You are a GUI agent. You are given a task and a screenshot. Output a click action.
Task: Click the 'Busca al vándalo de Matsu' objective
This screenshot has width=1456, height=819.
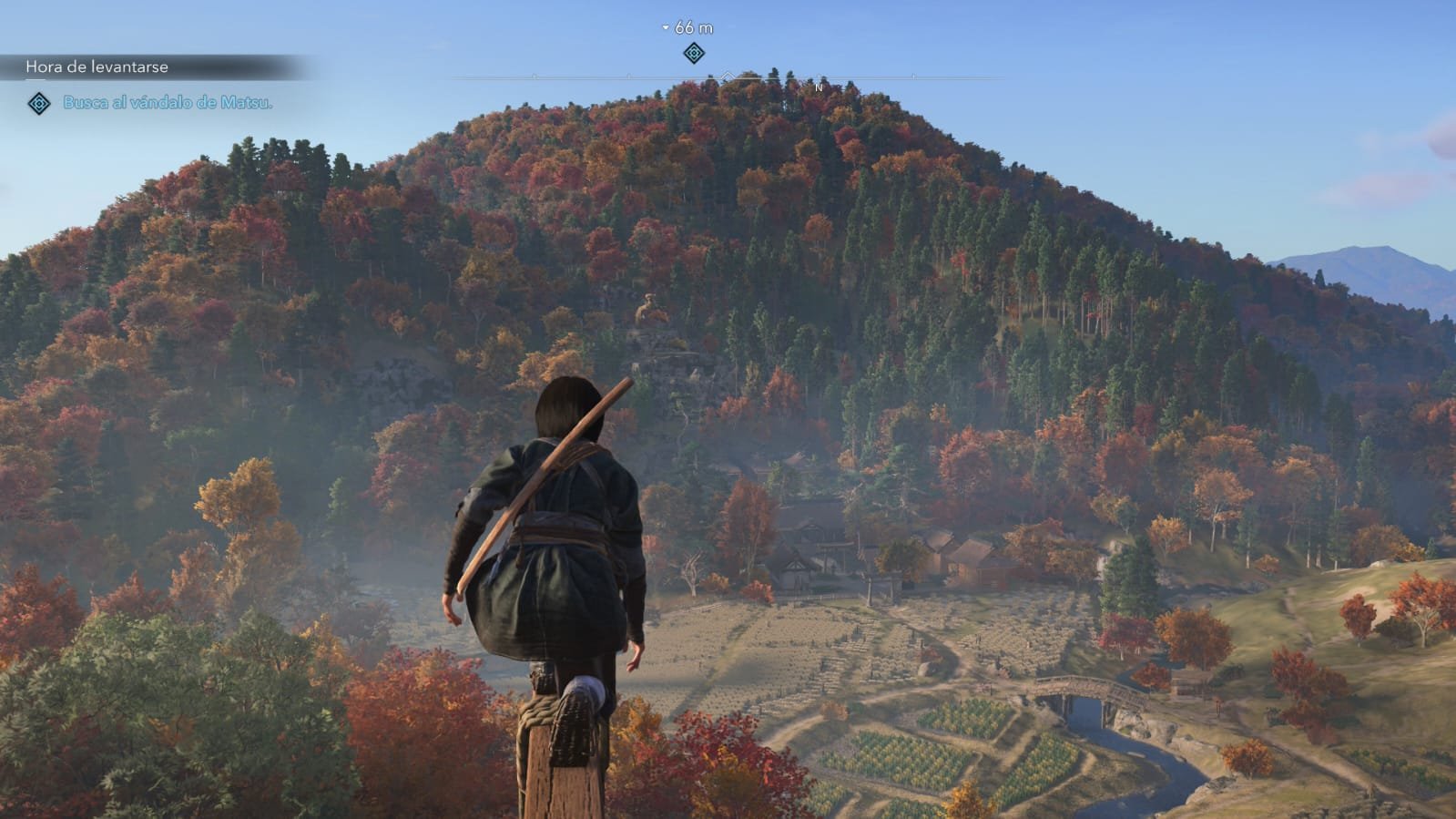(168, 103)
